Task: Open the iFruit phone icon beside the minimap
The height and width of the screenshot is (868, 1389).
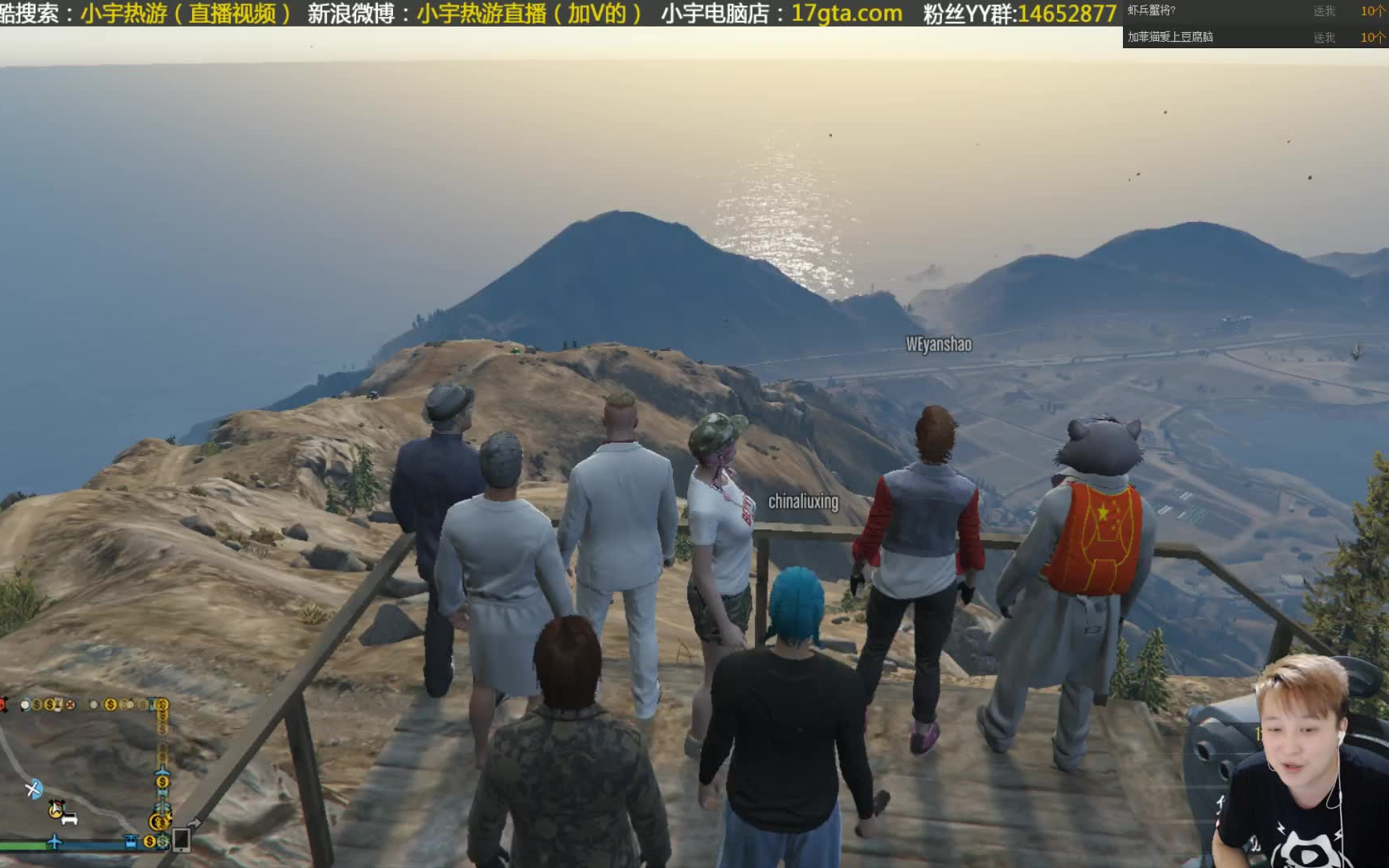Action: click(181, 841)
